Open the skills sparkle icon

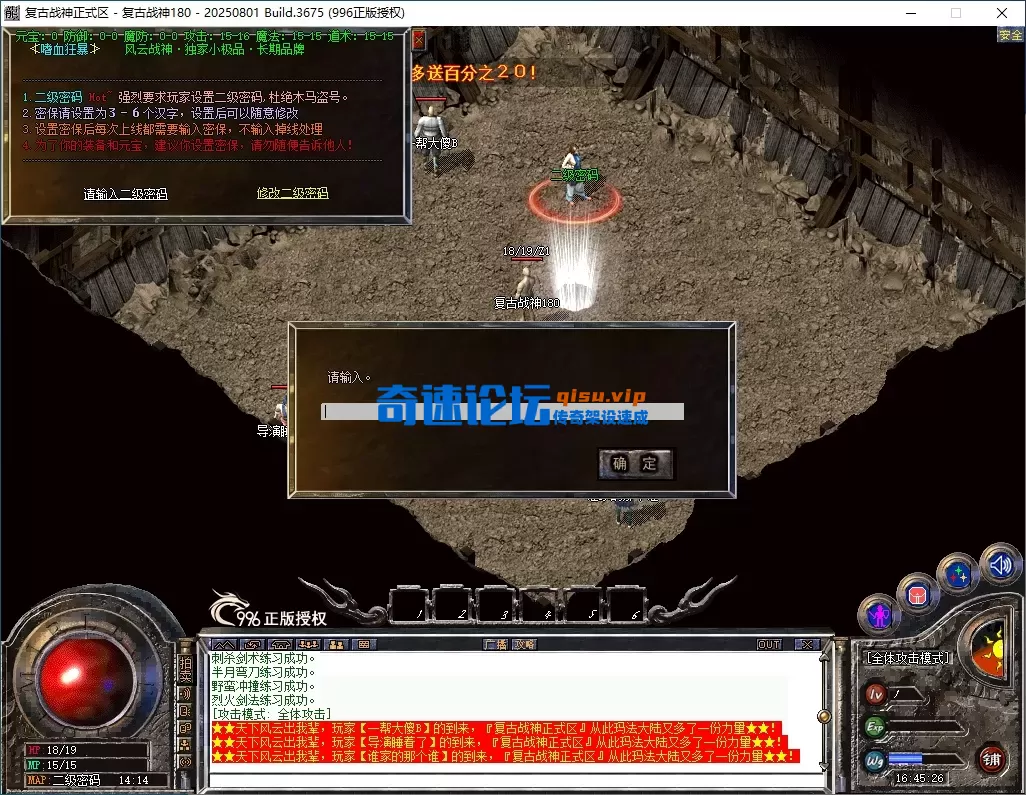[958, 574]
